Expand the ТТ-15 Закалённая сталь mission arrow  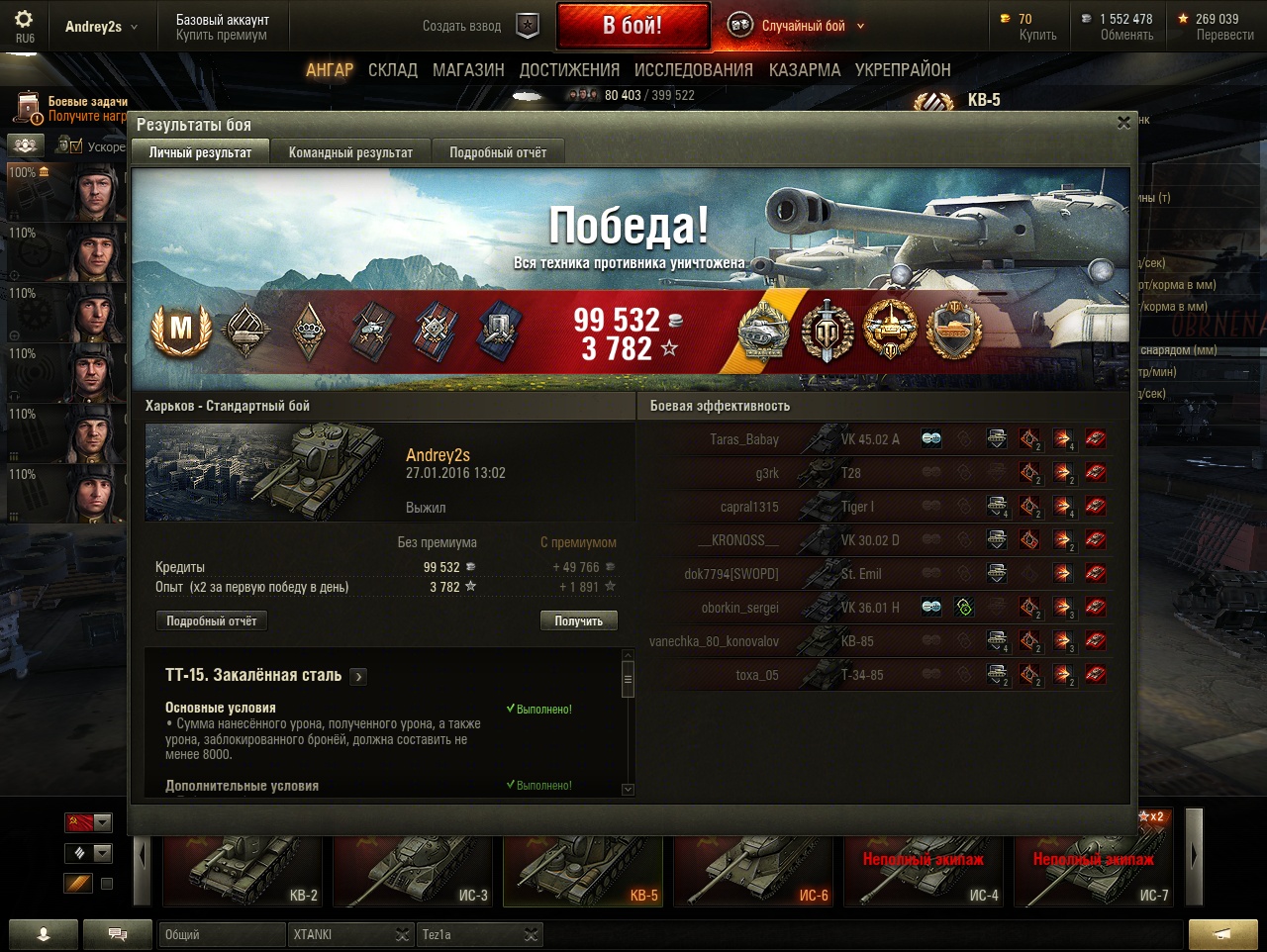[x=358, y=677]
